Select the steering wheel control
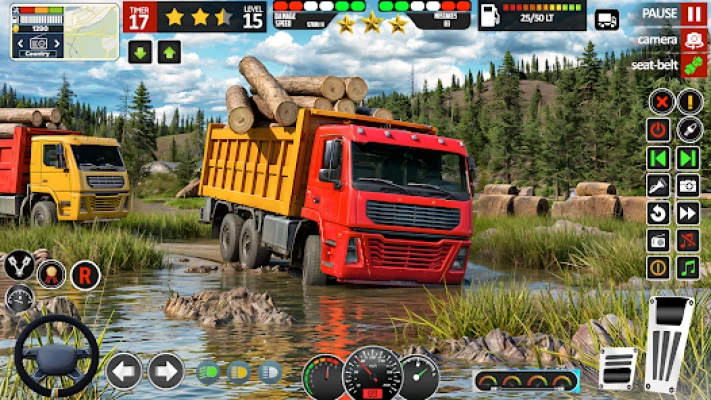The height and width of the screenshot is (400, 711). (x=56, y=356)
